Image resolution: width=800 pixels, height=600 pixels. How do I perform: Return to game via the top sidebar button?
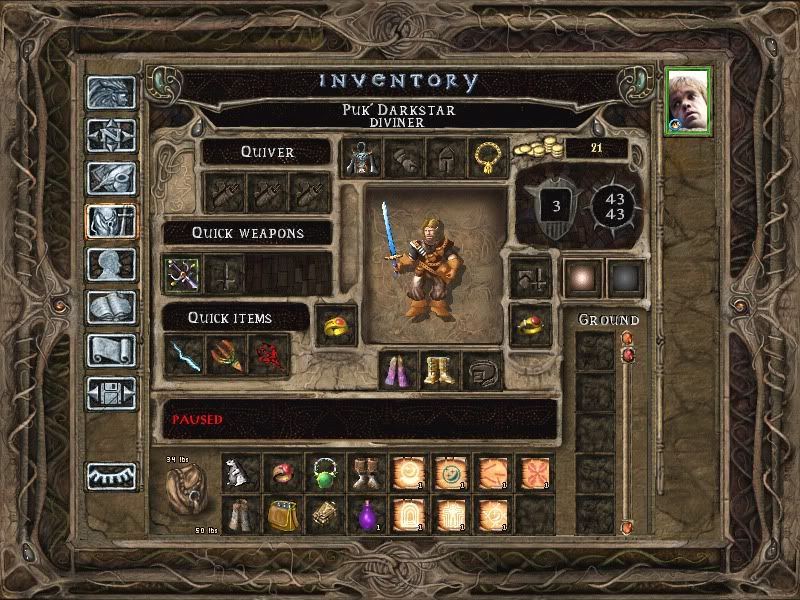[x=110, y=92]
